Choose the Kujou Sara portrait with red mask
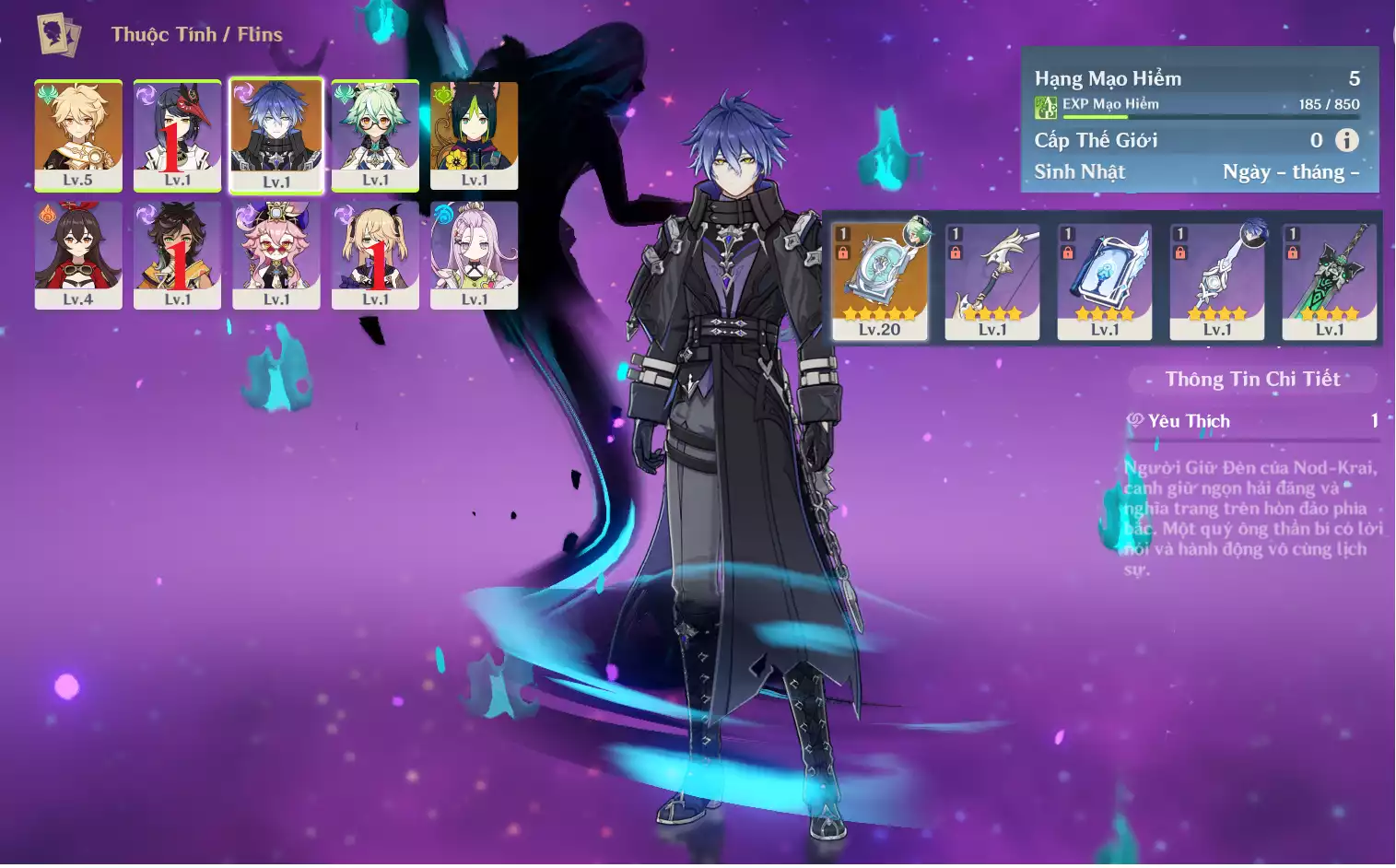Image resolution: width=1396 pixels, height=868 pixels. click(177, 135)
